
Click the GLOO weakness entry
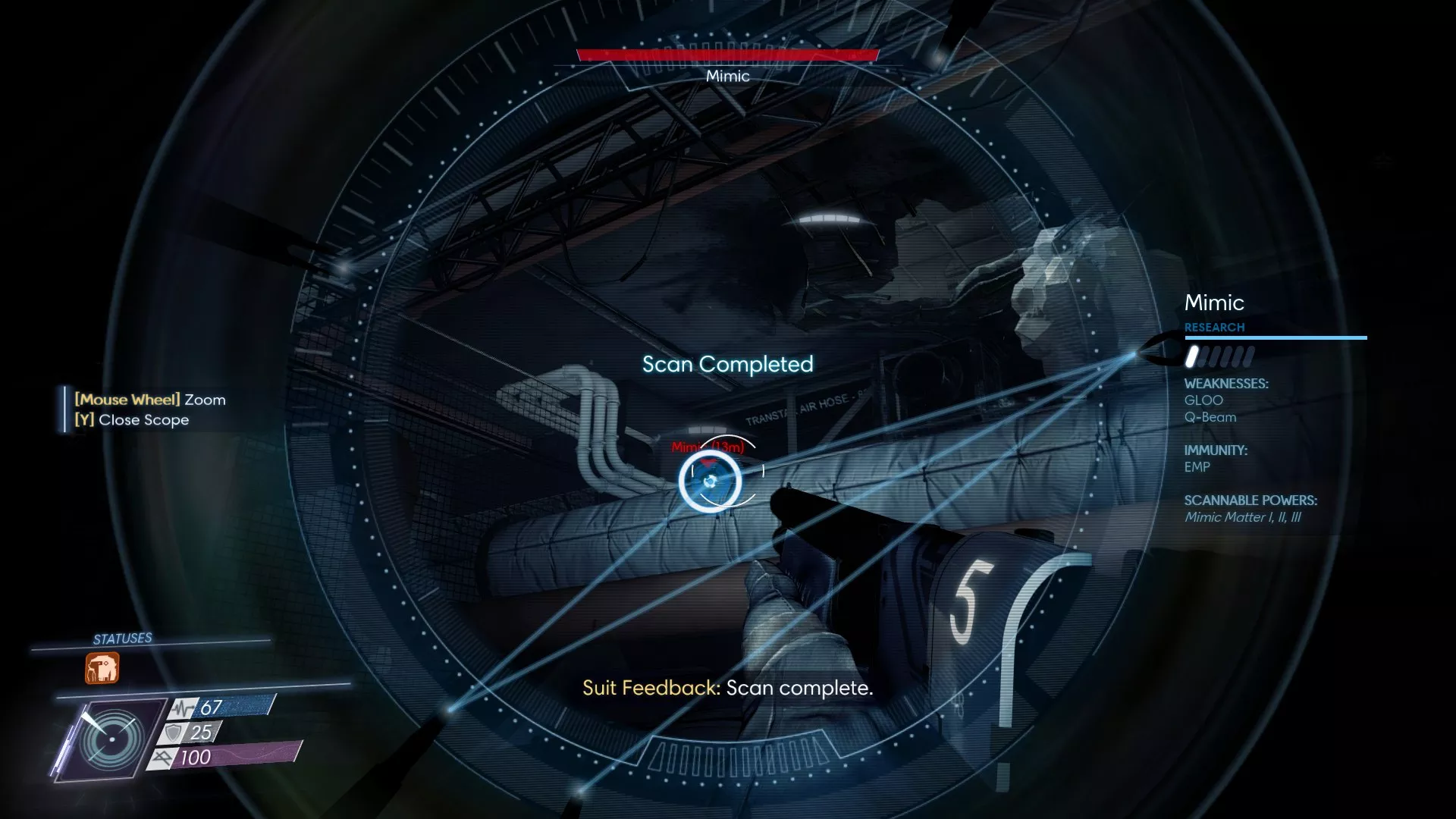(x=1205, y=400)
